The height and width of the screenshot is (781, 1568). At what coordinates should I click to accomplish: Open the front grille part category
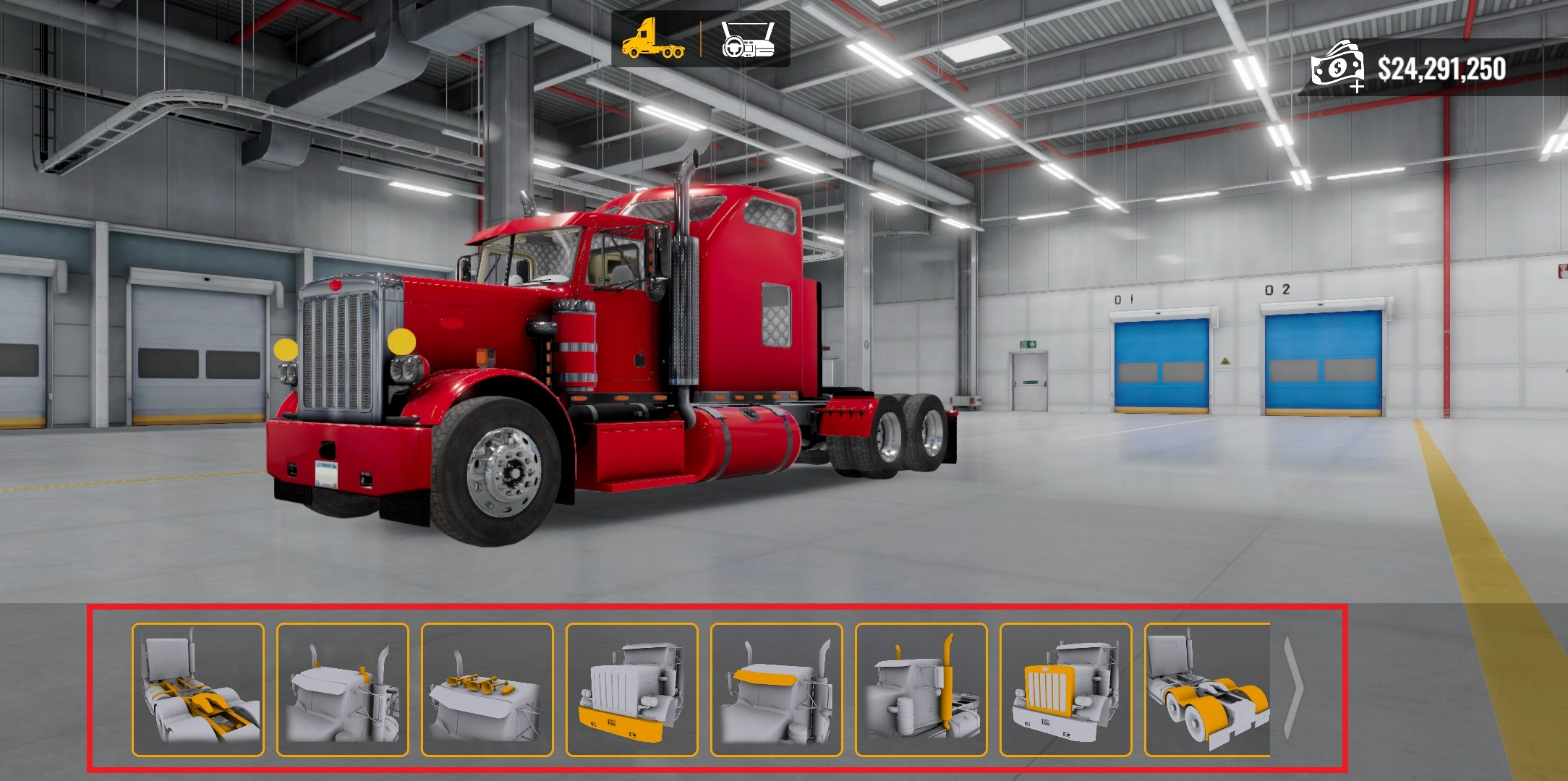(1066, 689)
